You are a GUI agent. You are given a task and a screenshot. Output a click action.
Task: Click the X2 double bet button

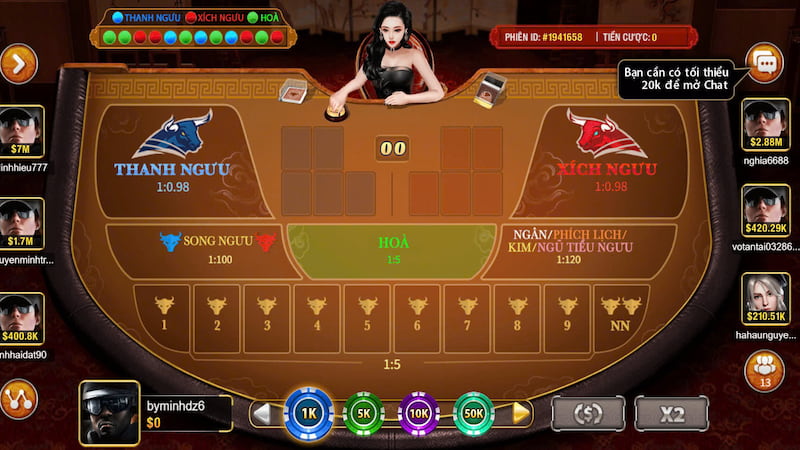click(670, 413)
